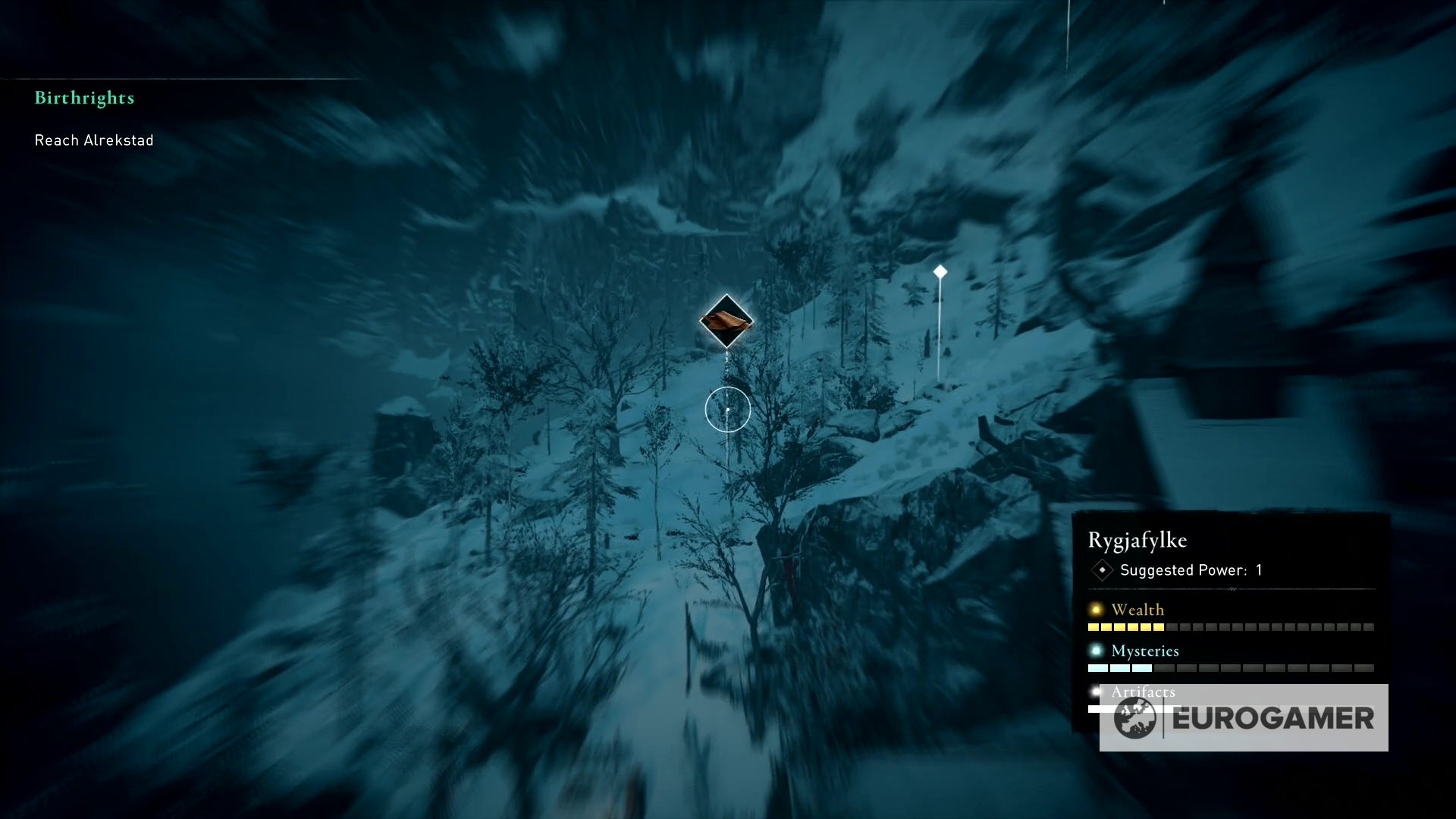Toggle the Mysteries category row
Image resolution: width=1456 pixels, height=819 pixels.
1144,651
